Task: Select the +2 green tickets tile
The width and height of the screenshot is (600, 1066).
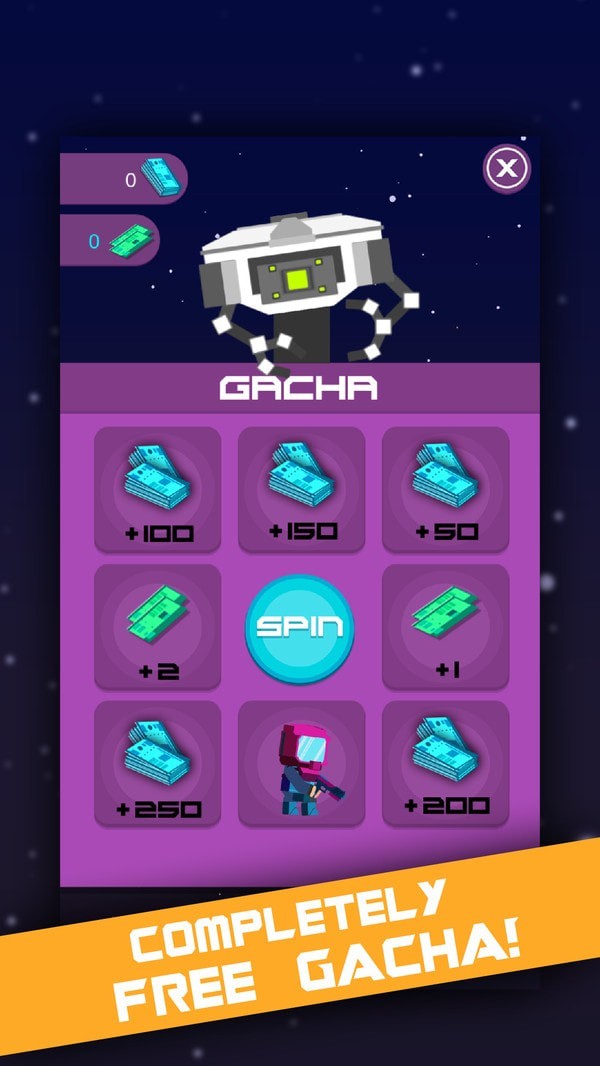Action: click(x=158, y=626)
